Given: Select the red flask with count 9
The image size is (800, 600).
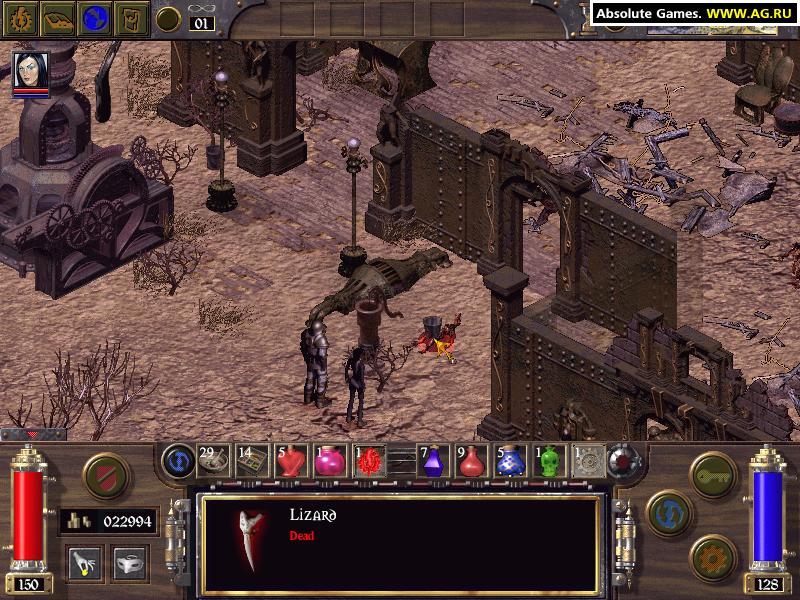Looking at the screenshot, I should 471,460.
